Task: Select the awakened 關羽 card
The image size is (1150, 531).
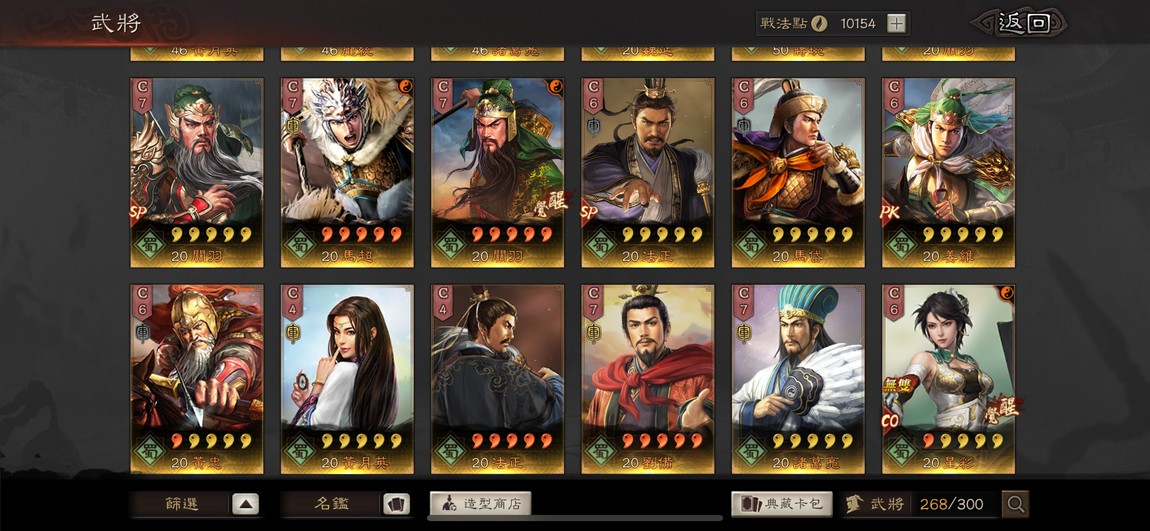Action: pos(497,172)
